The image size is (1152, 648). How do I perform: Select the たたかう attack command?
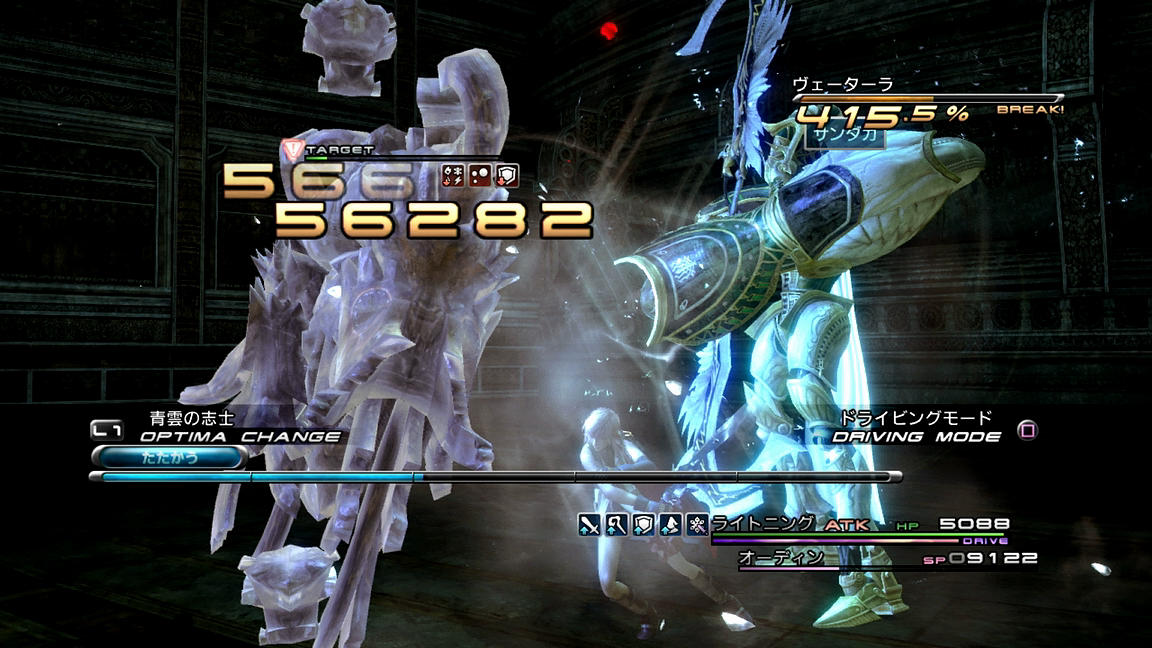coord(169,457)
